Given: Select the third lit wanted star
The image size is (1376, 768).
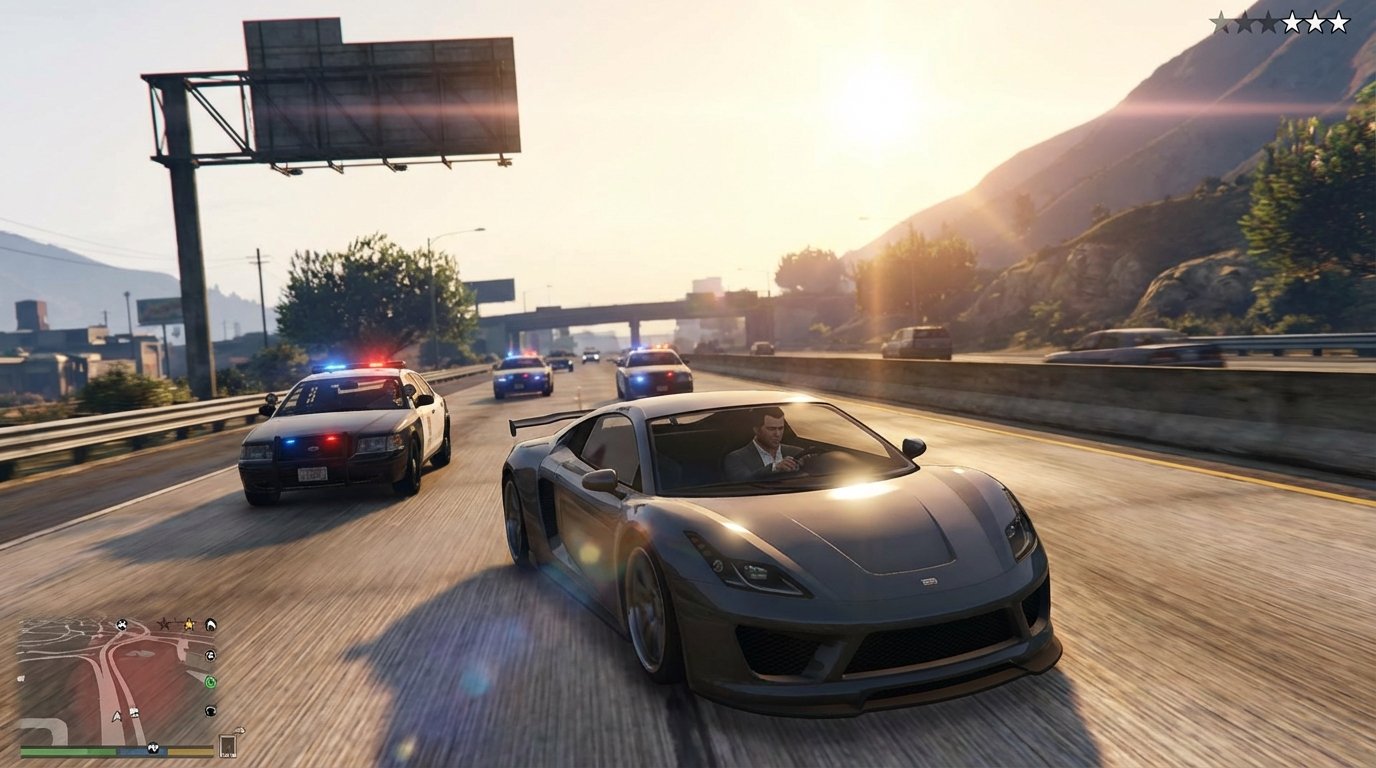Looking at the screenshot, I should pyautogui.click(x=1339, y=20).
